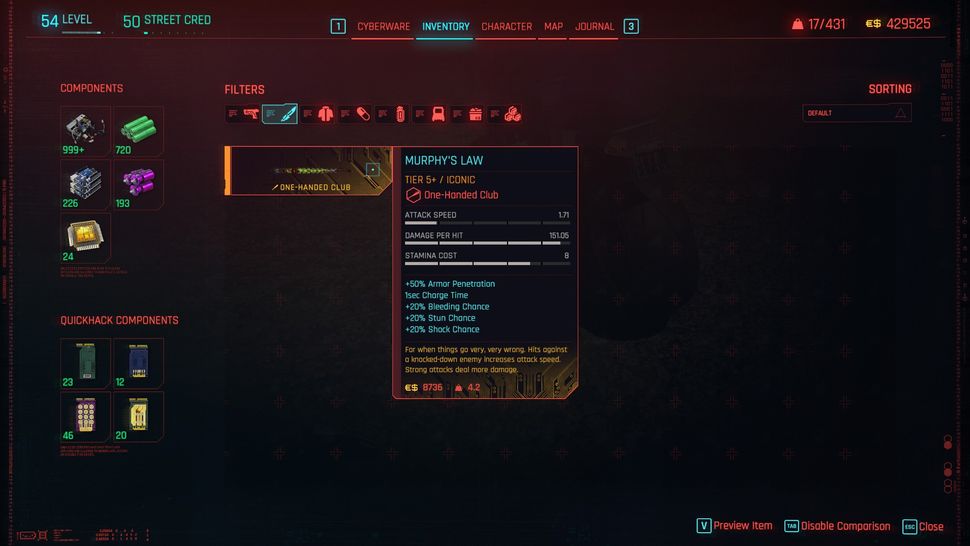Image resolution: width=970 pixels, height=546 pixels.
Task: Open the Cyberware tab
Action: click(x=383, y=26)
